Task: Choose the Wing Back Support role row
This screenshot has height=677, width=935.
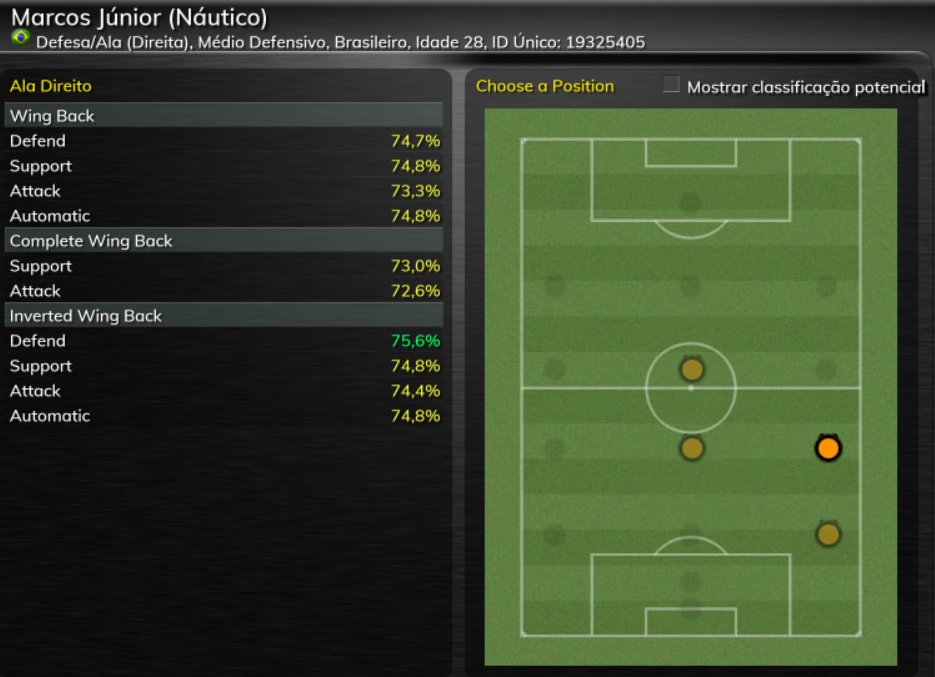Action: (x=224, y=166)
